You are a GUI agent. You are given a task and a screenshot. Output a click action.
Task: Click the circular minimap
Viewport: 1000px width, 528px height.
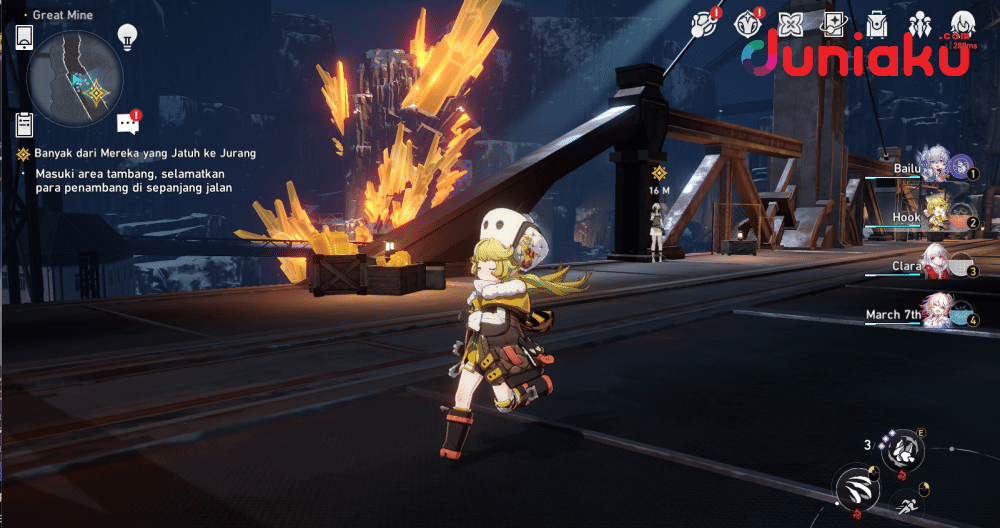pyautogui.click(x=76, y=78)
